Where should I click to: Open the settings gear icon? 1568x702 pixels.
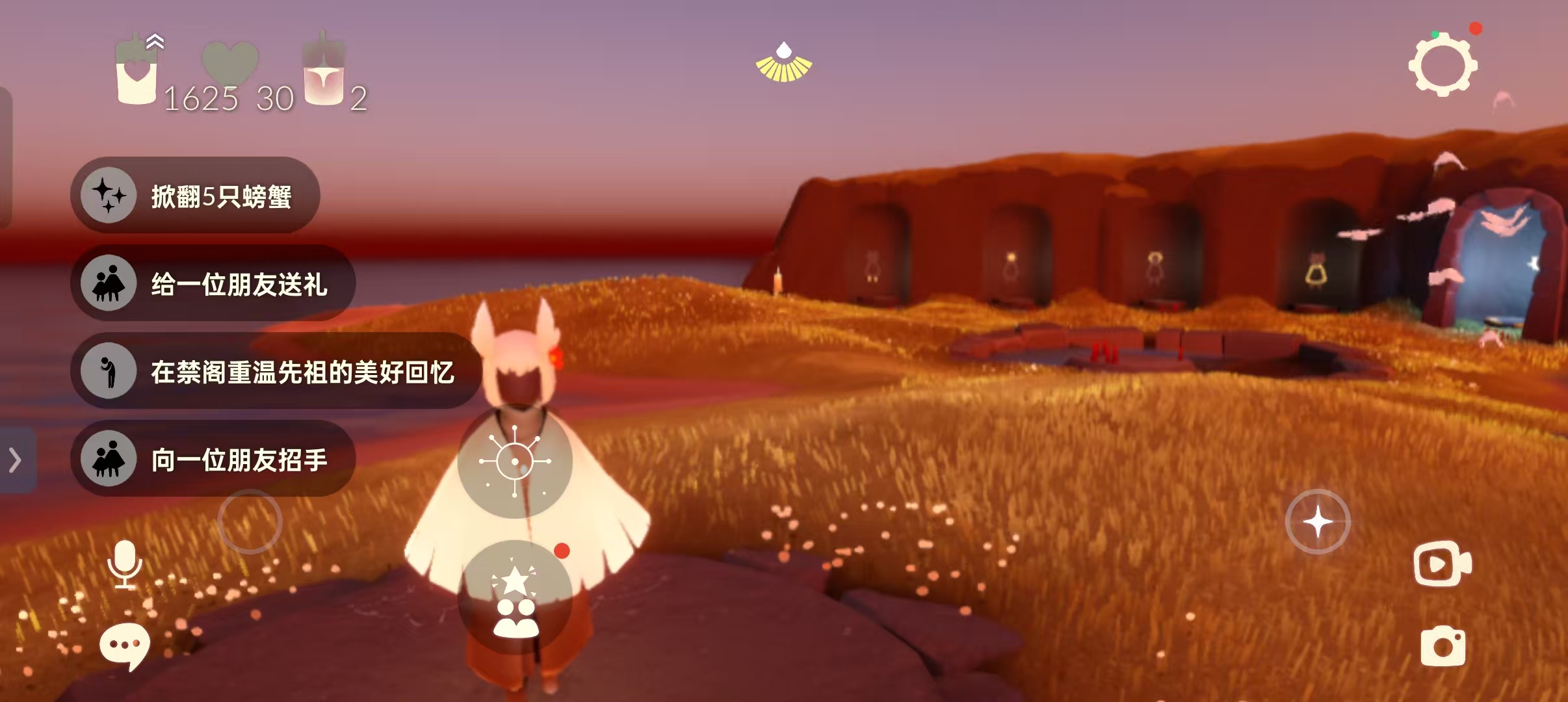click(x=1443, y=66)
